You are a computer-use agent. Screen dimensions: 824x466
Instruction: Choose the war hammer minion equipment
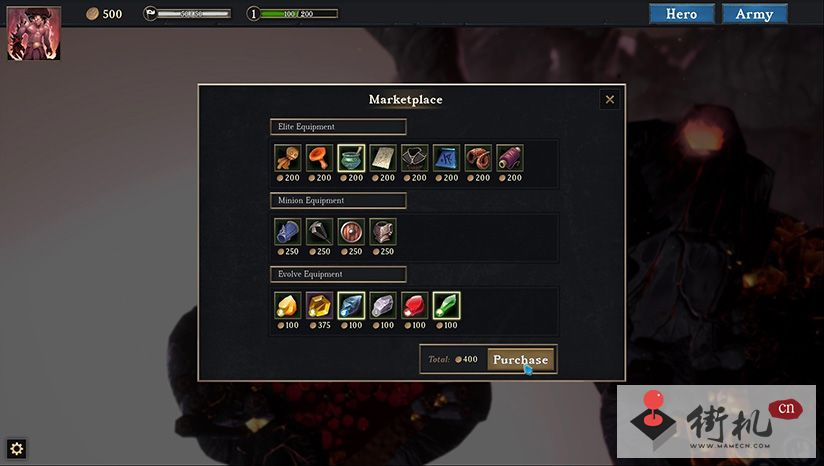click(x=319, y=232)
